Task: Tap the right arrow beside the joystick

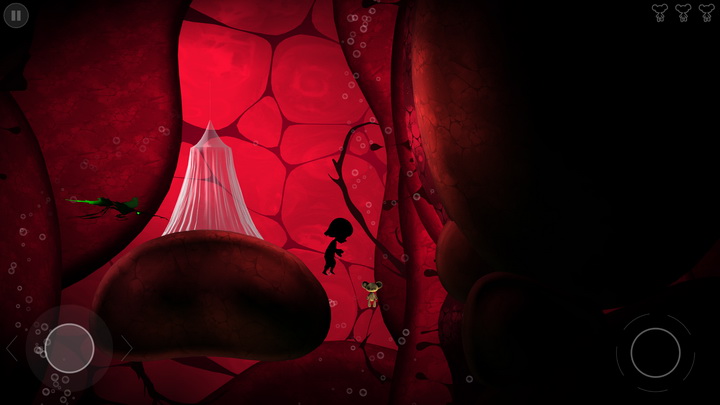Action: click(126, 348)
